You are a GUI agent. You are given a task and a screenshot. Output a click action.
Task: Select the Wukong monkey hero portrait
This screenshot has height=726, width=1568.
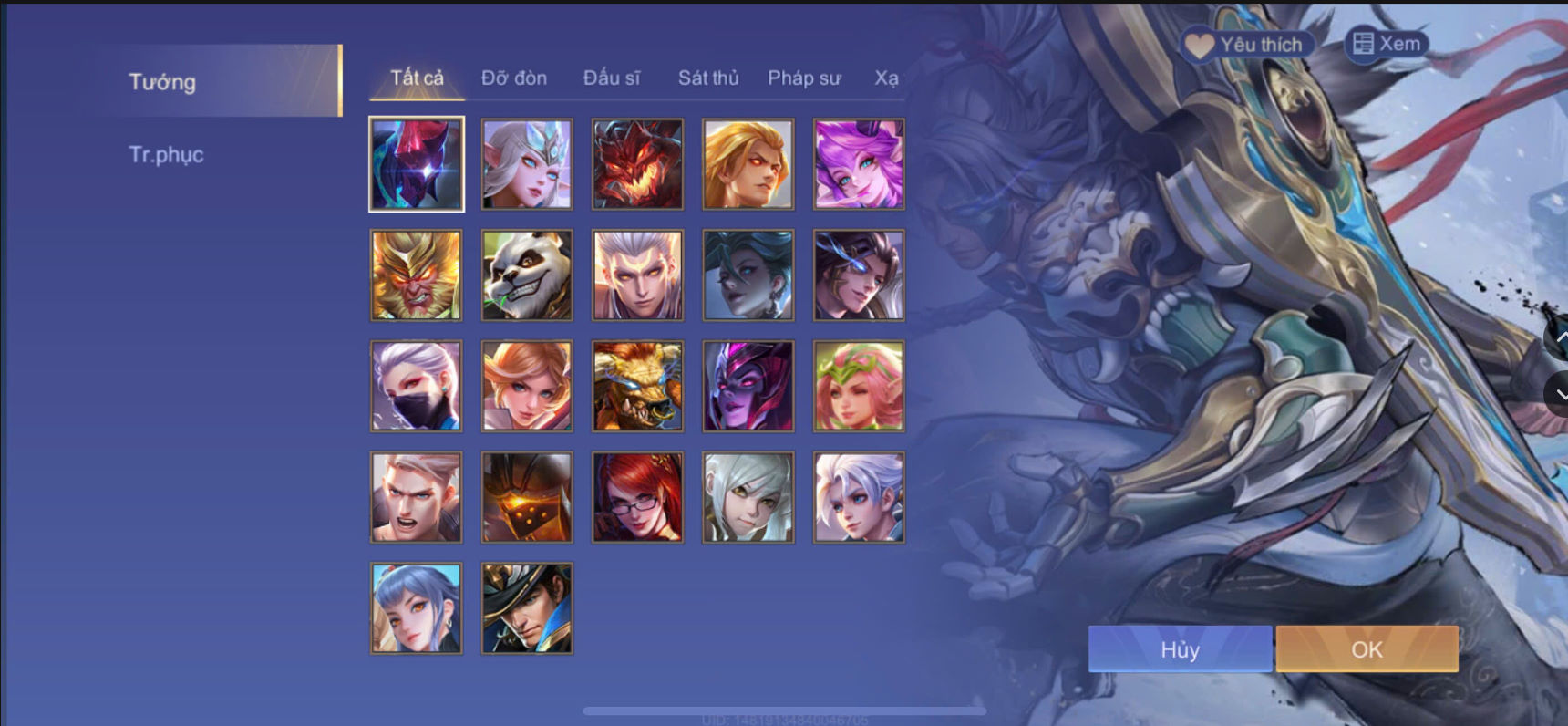pos(416,275)
